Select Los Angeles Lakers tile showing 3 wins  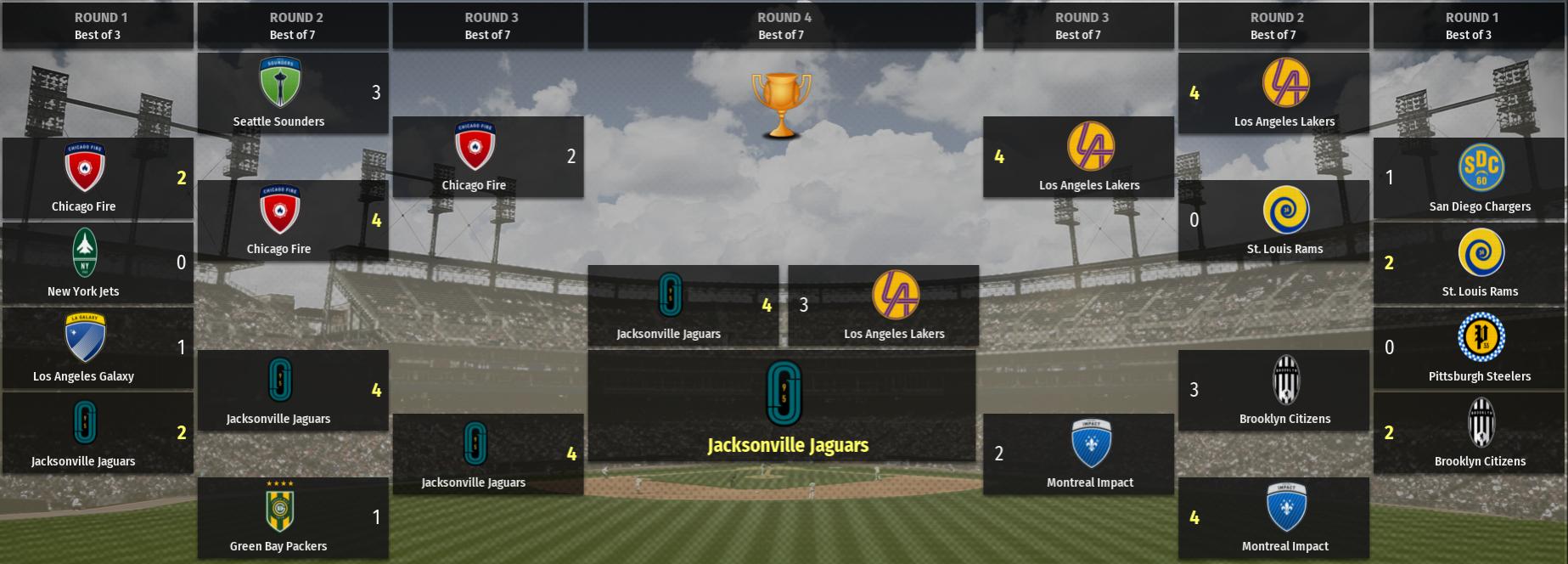[x=883, y=305]
